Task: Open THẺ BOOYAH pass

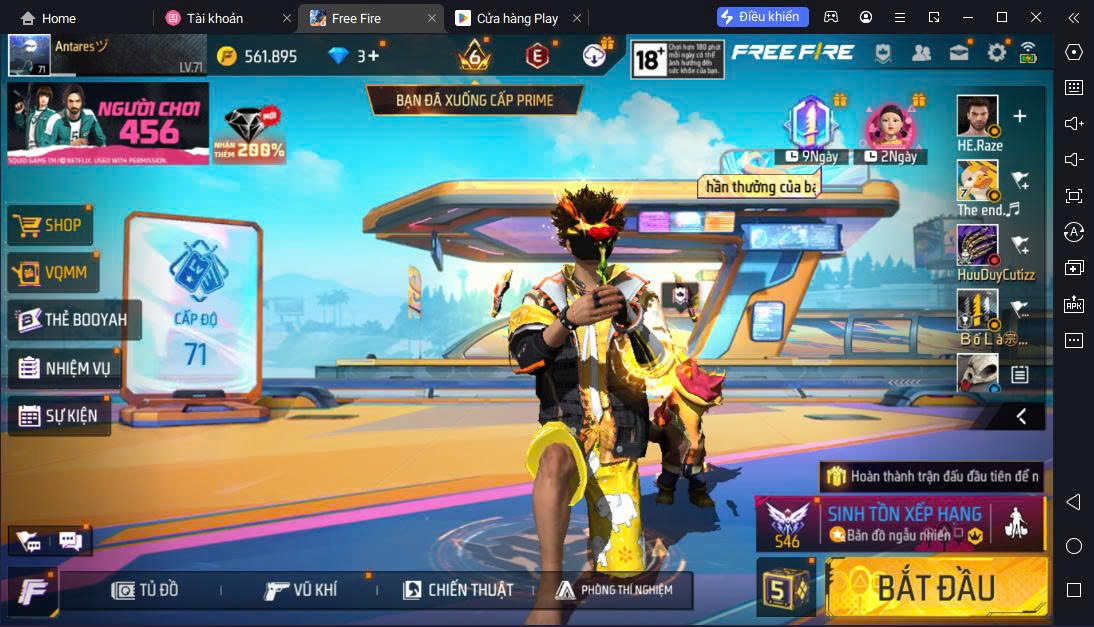Action: (75, 321)
